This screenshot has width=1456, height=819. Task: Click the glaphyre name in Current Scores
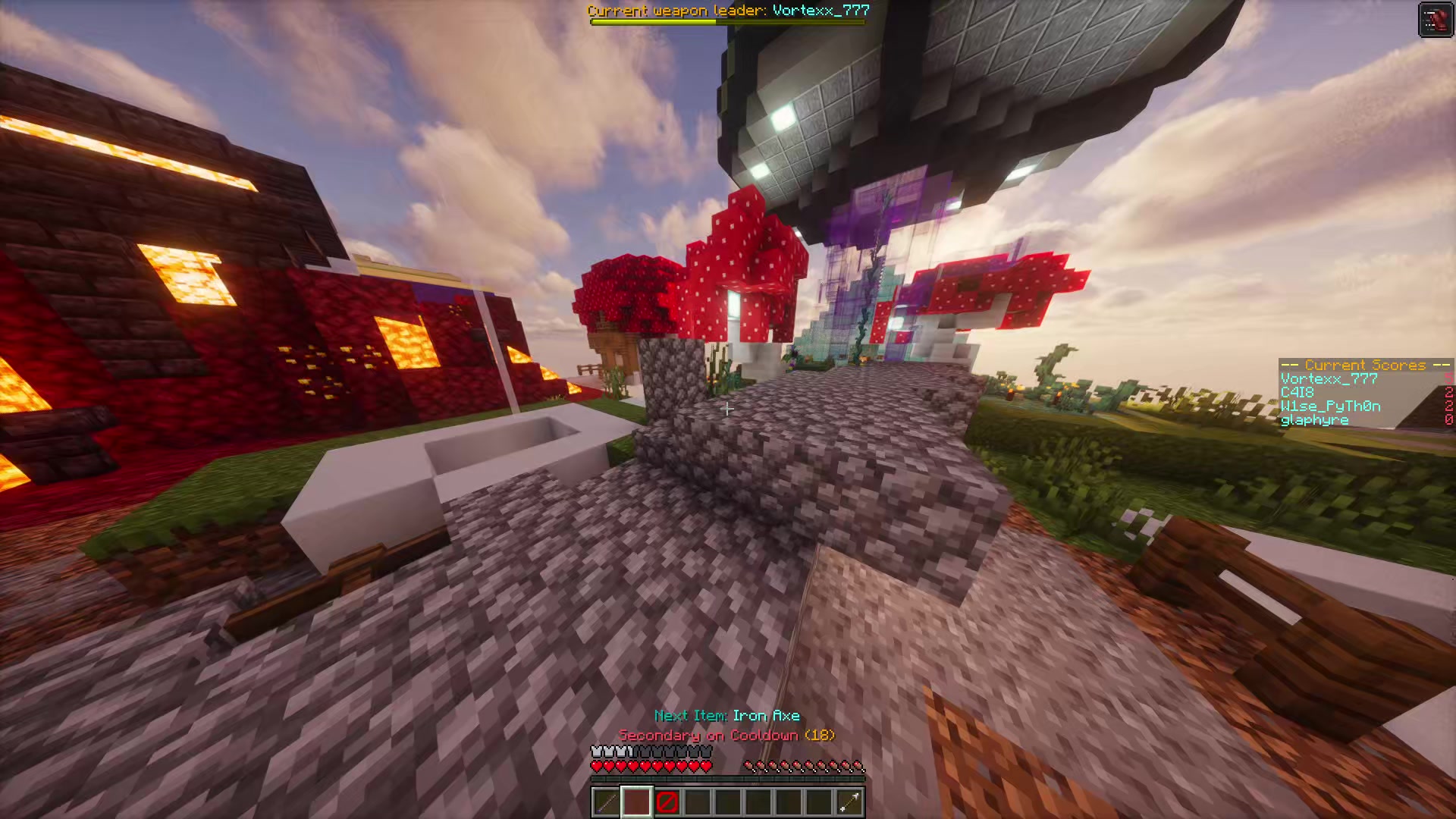click(1313, 419)
